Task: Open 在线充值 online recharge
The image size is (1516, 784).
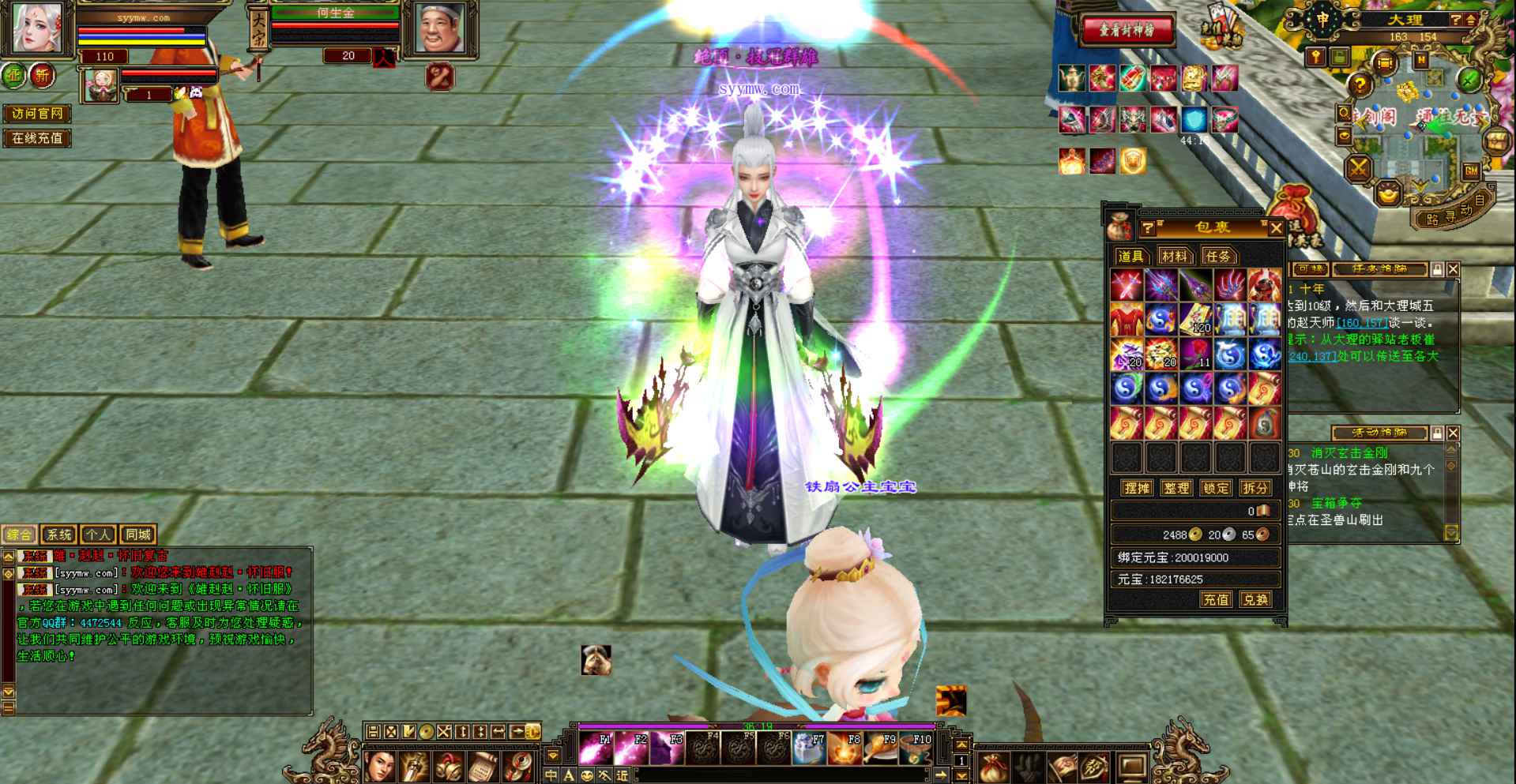Action: (37, 138)
